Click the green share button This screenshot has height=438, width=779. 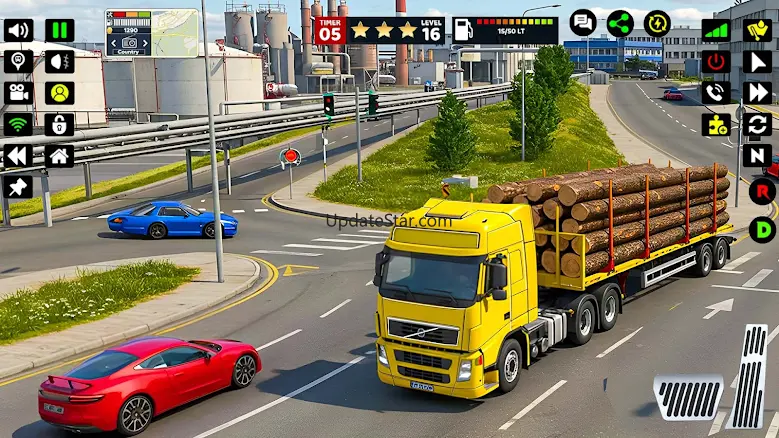[620, 22]
